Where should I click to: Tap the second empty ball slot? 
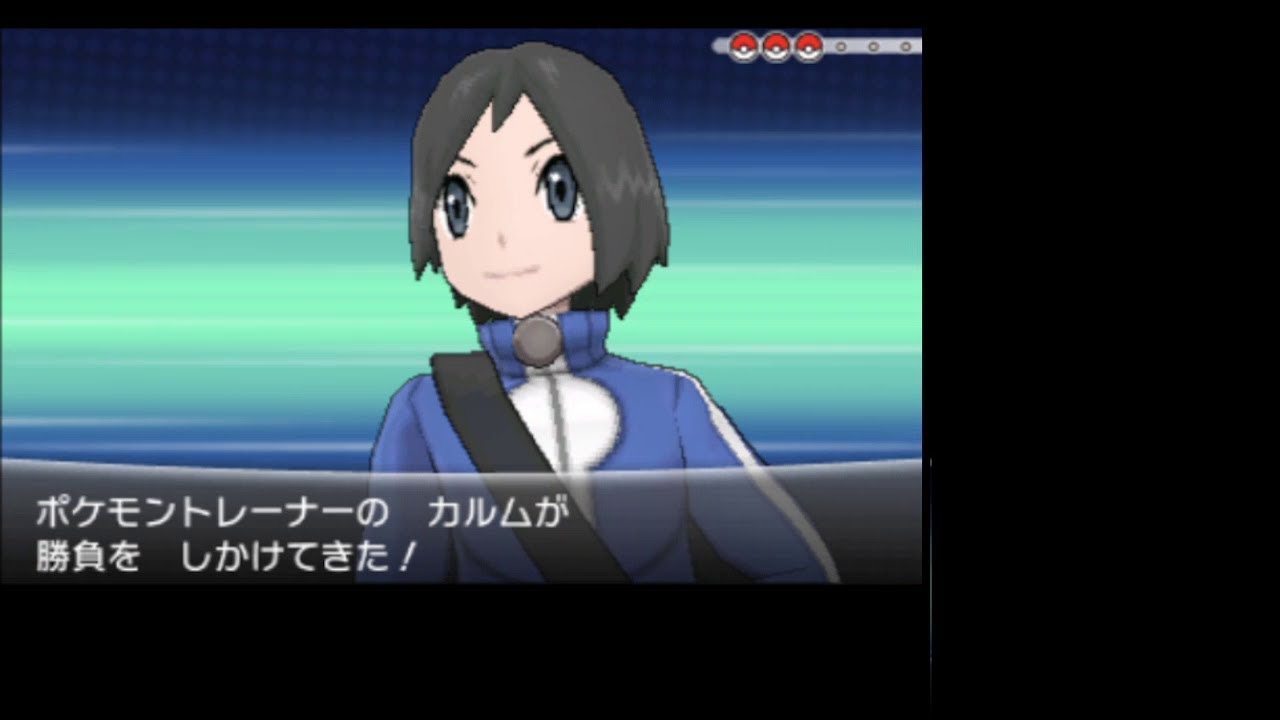[x=873, y=45]
